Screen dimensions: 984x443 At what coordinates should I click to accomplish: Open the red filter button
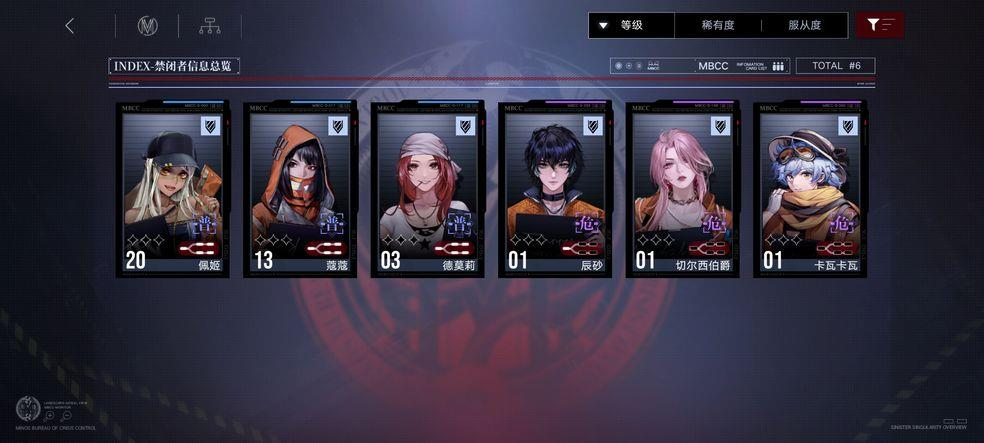[880, 25]
